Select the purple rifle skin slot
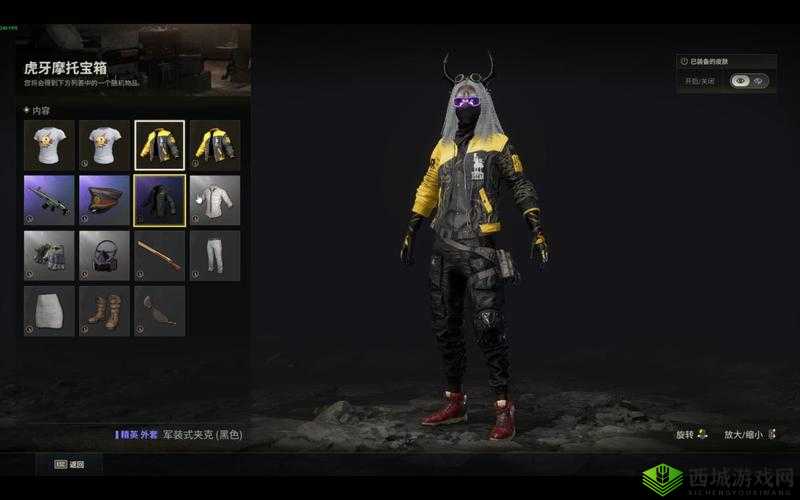 [49, 201]
